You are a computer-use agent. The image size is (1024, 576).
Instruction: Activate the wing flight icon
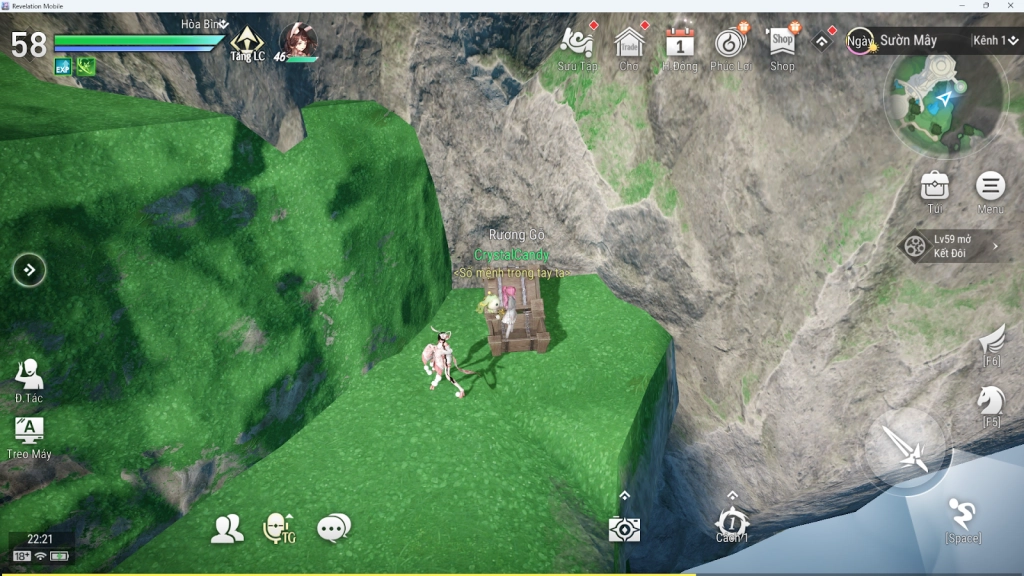coord(992,342)
